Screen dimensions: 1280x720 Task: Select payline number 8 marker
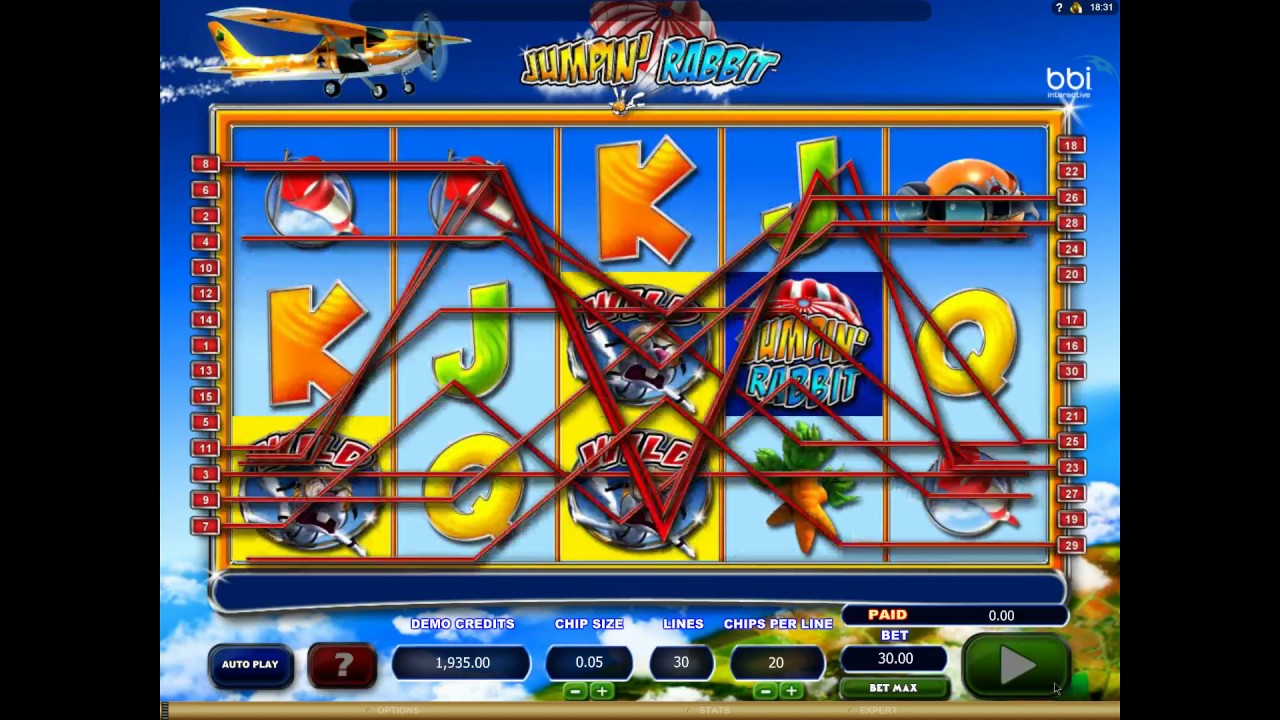[x=205, y=164]
